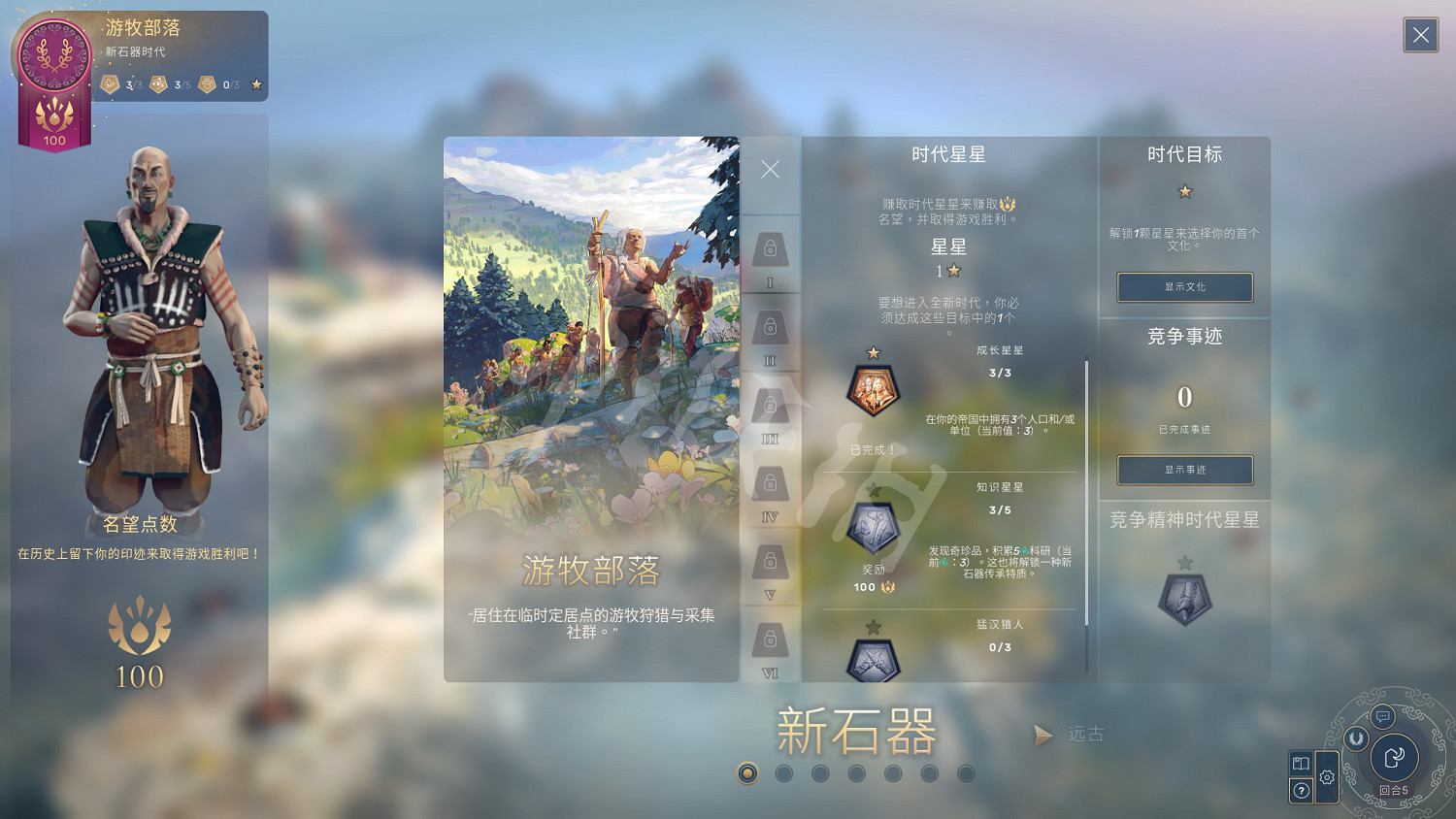Select the knowledge star pentagon icon
1456x819 pixels.
[872, 529]
